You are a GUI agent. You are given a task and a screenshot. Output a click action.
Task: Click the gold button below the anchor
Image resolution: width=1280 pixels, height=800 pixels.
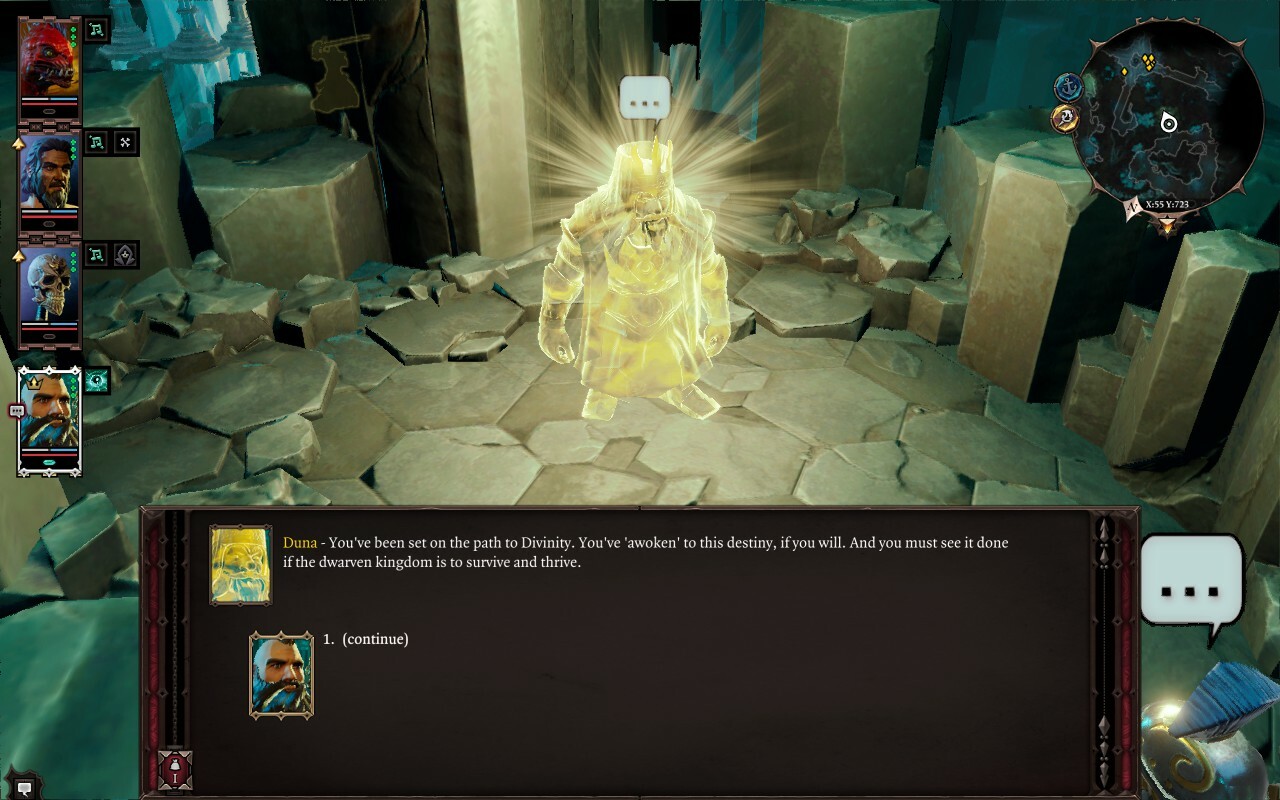pos(1065,119)
